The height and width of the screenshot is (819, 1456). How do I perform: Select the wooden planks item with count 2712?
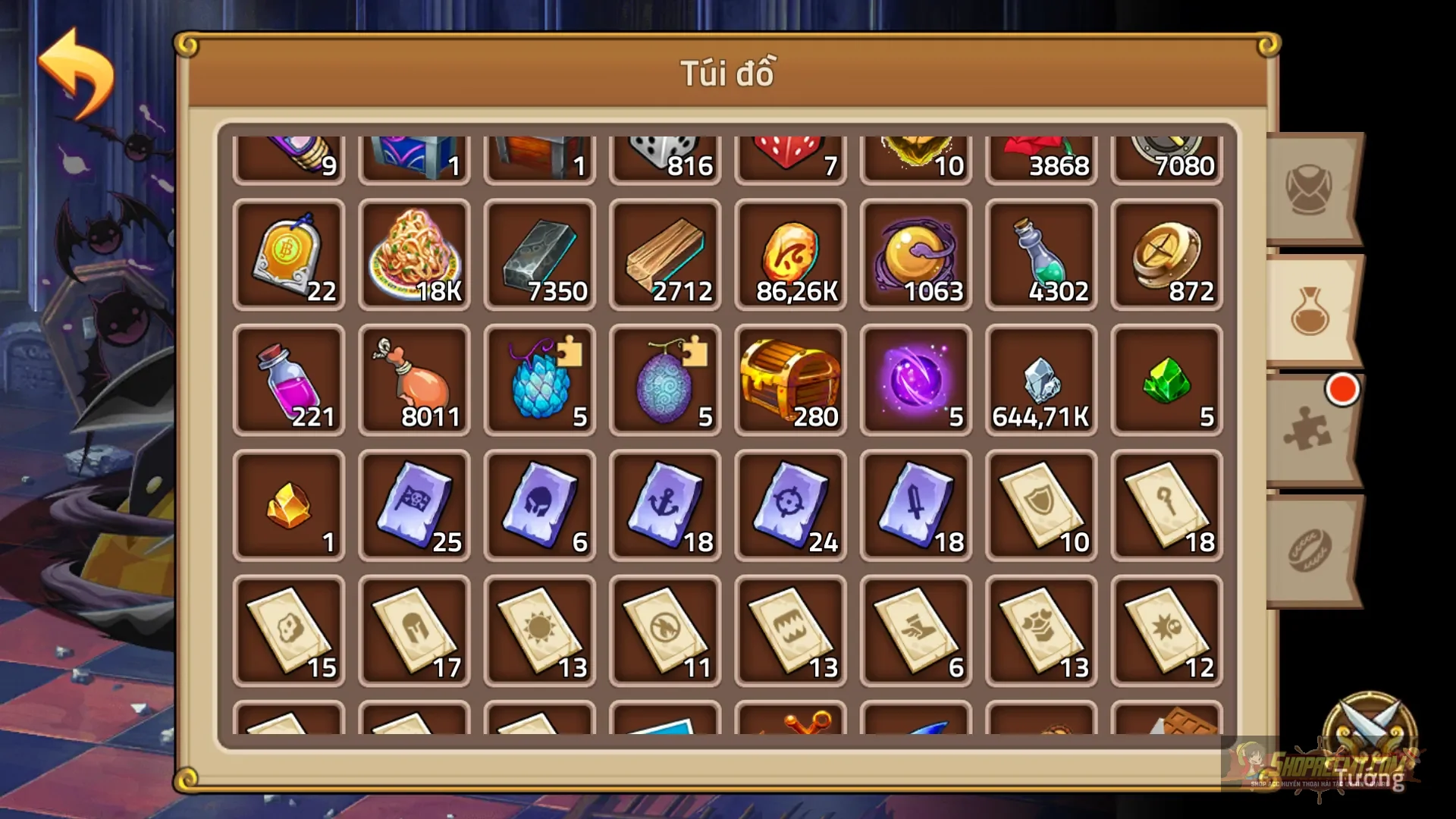click(x=664, y=254)
